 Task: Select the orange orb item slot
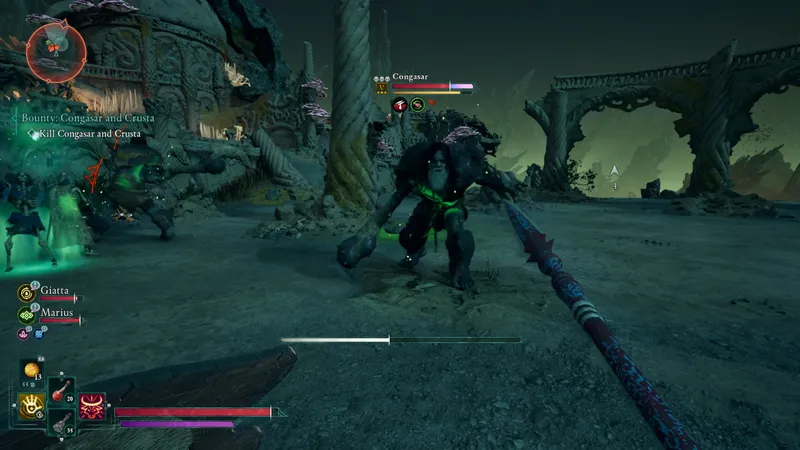32,371
